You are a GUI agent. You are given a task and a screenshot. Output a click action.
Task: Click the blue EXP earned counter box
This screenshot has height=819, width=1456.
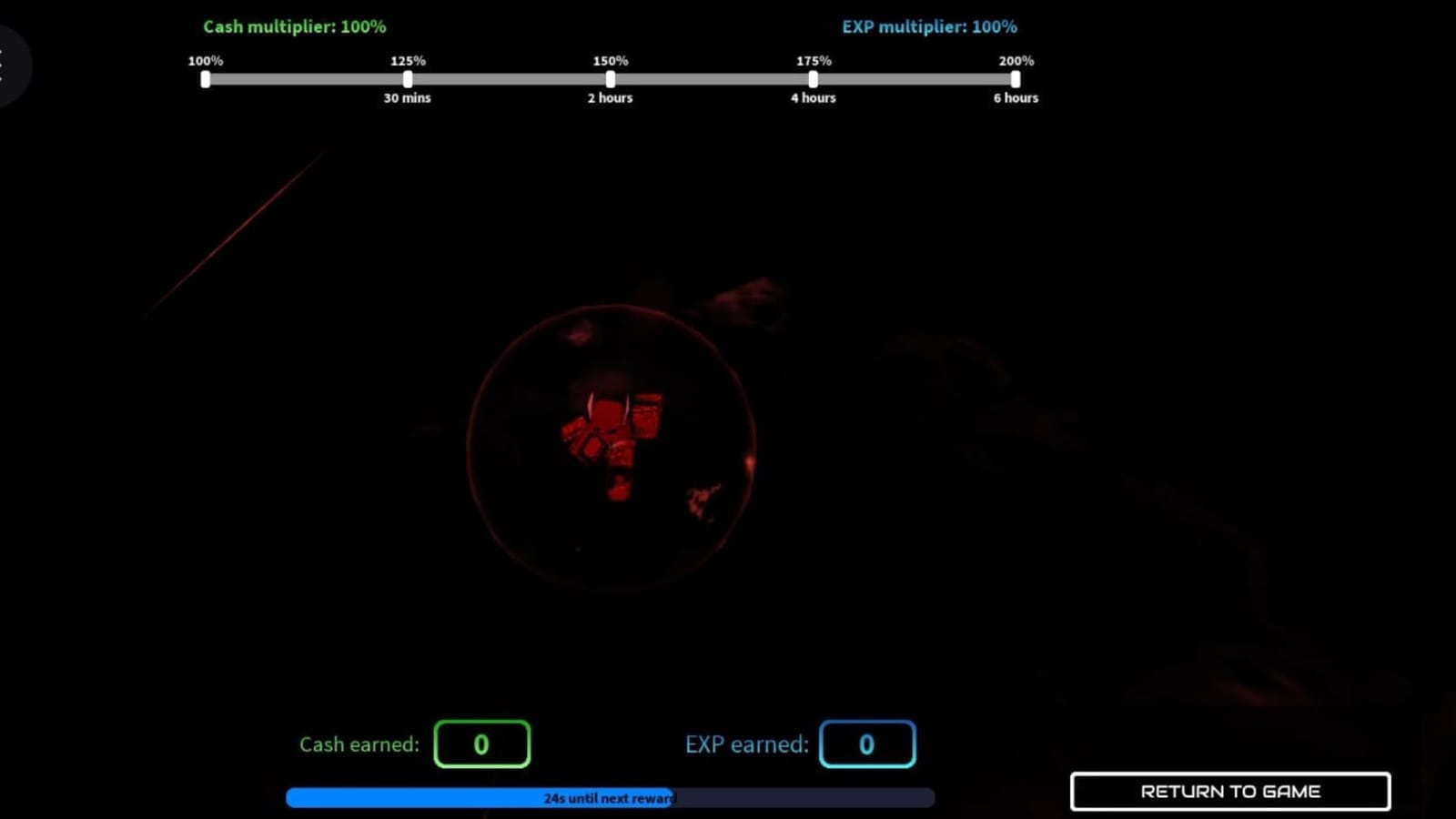(x=867, y=743)
